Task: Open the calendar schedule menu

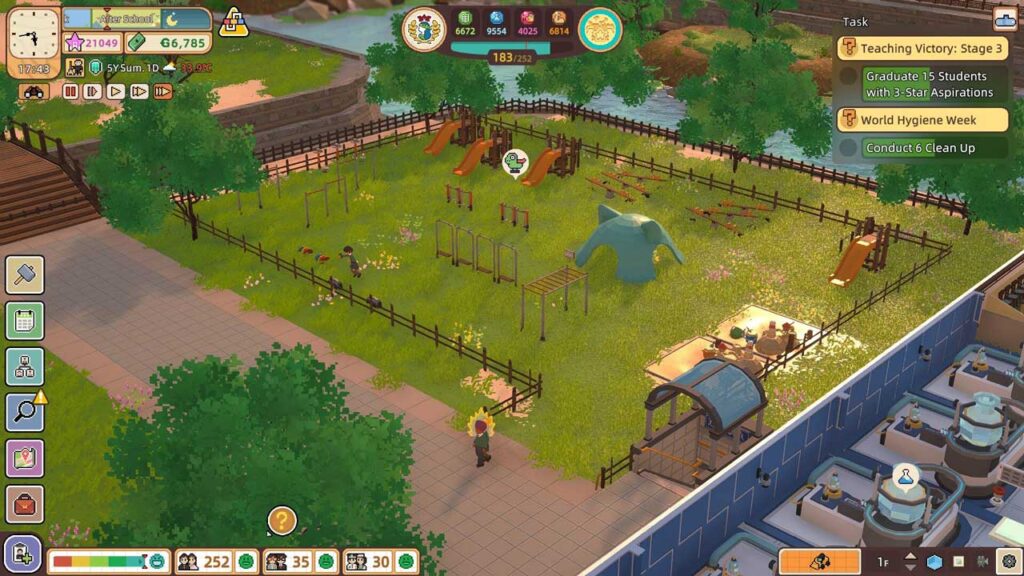Action: click(x=24, y=321)
